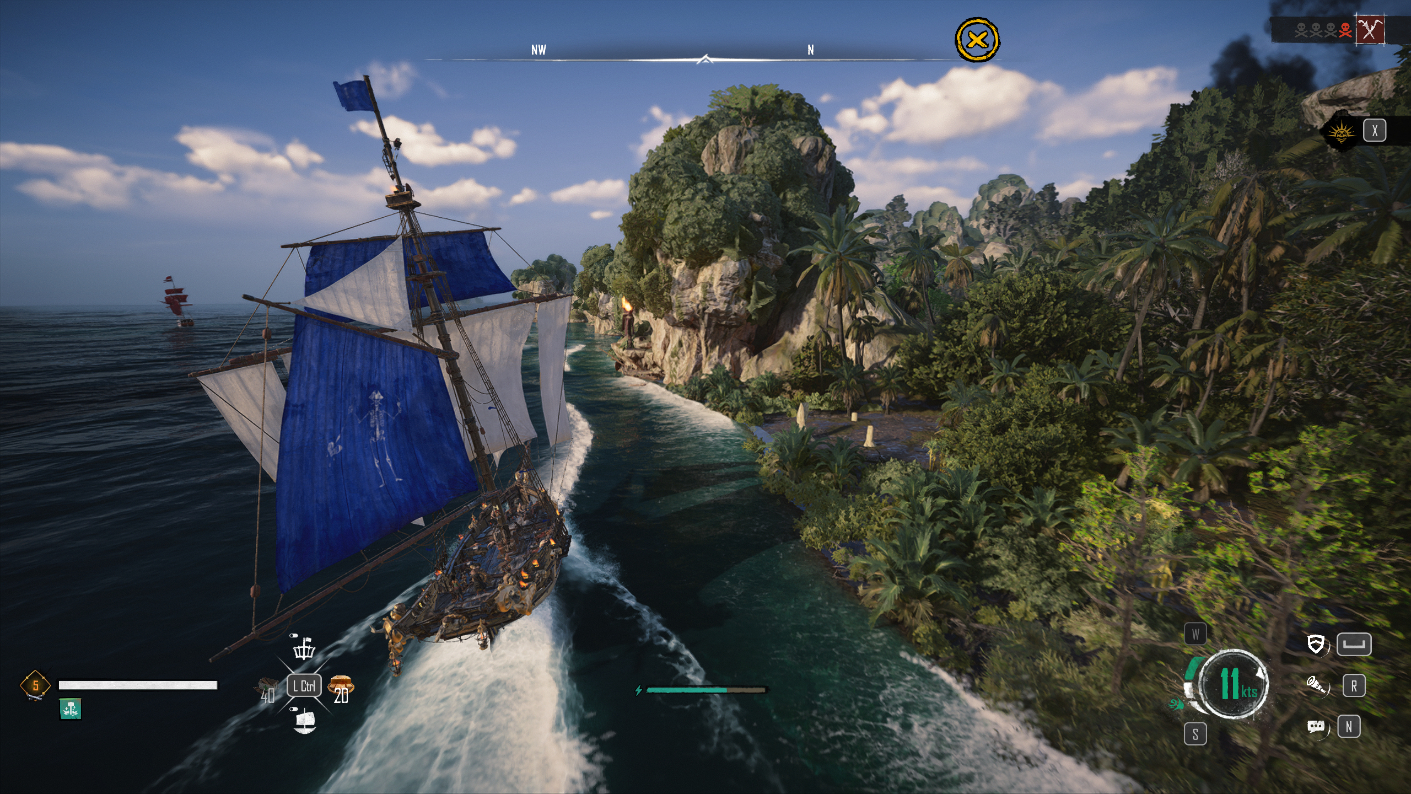Click the yellow X marker on the compass

coord(977,40)
